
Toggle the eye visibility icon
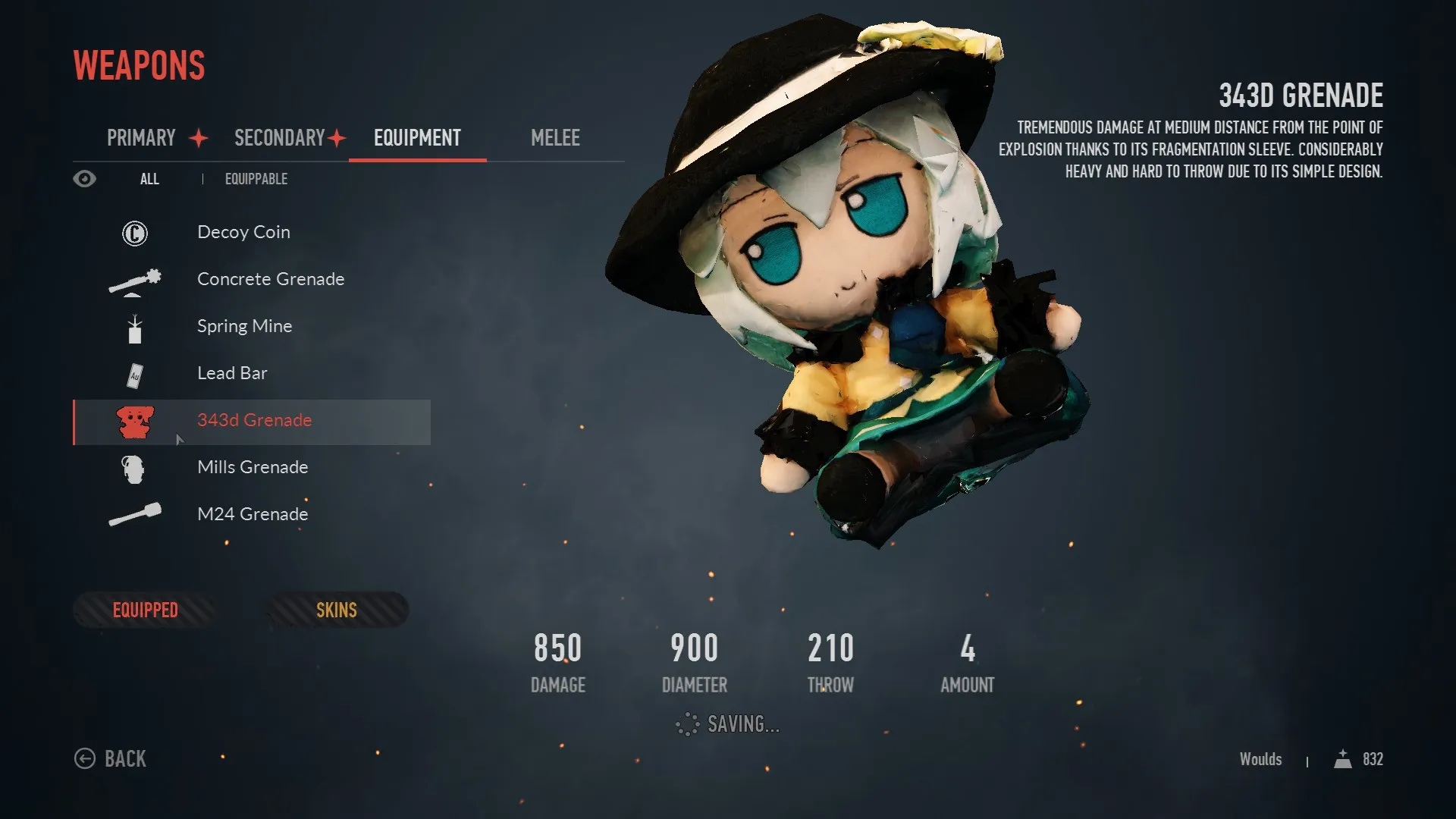[85, 179]
